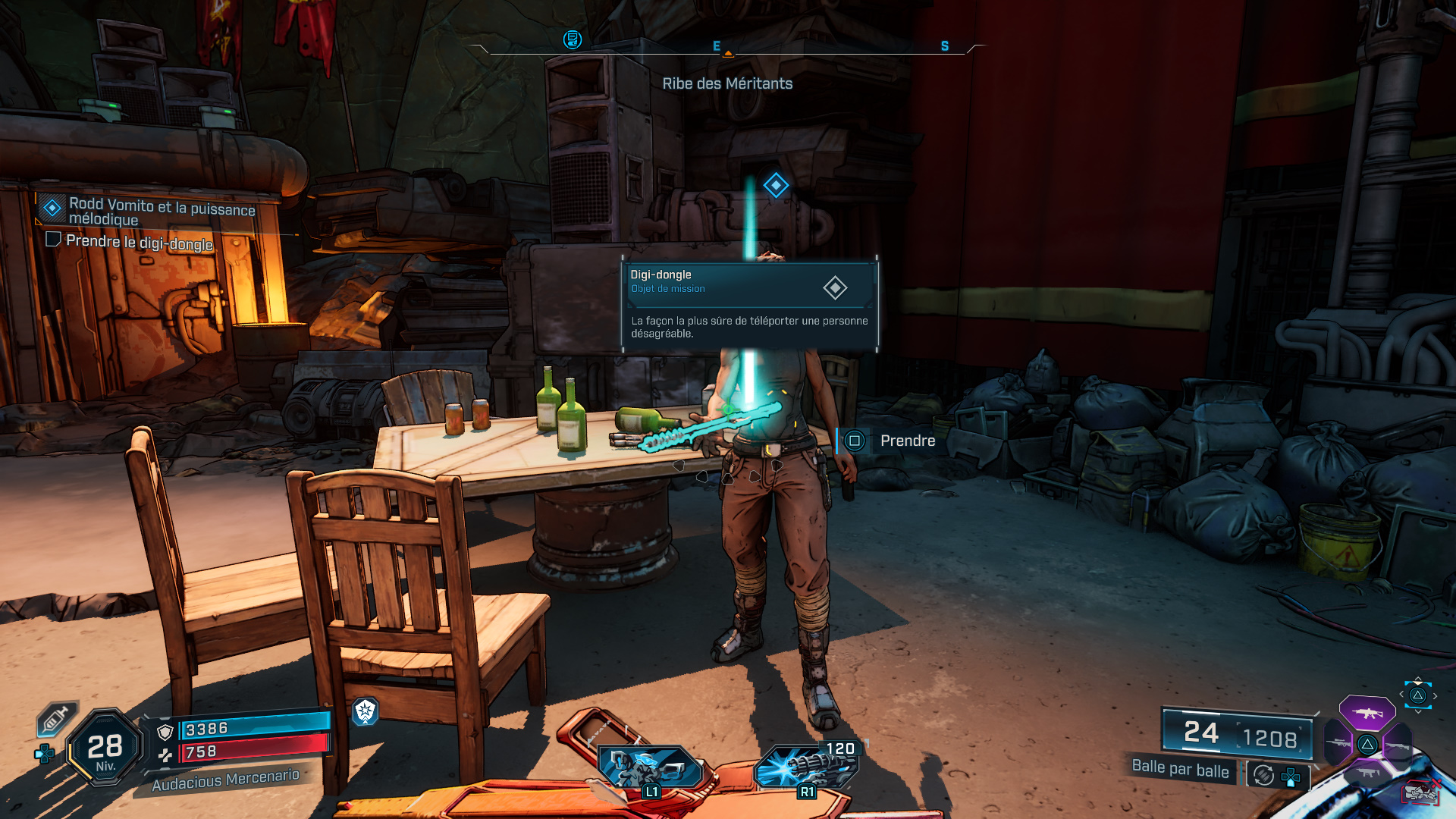The height and width of the screenshot is (819, 1456).
Task: Activate the minigun action skill icon
Action: [807, 766]
